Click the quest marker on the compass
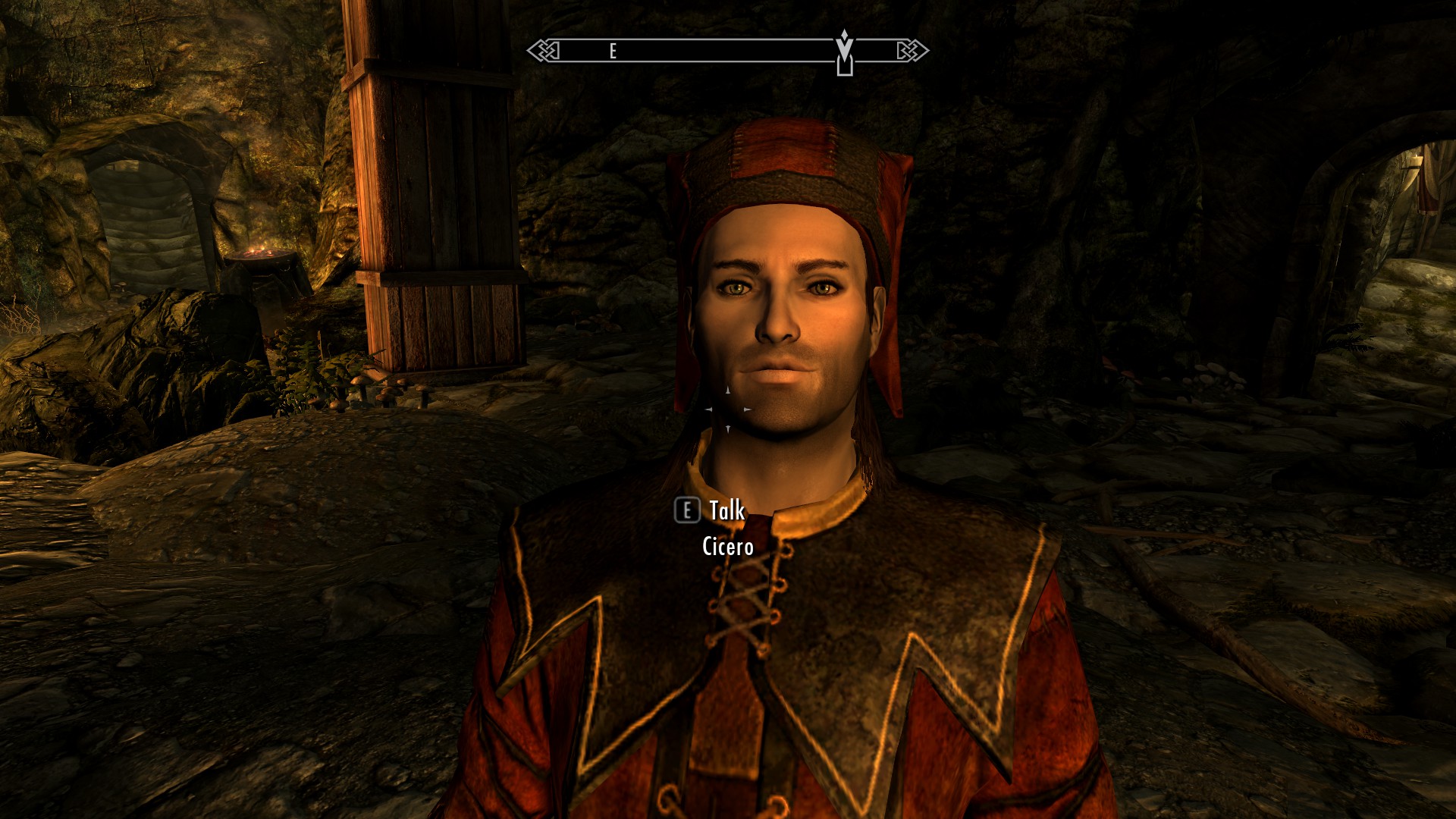Image resolution: width=1456 pixels, height=819 pixels. pyautogui.click(x=844, y=52)
